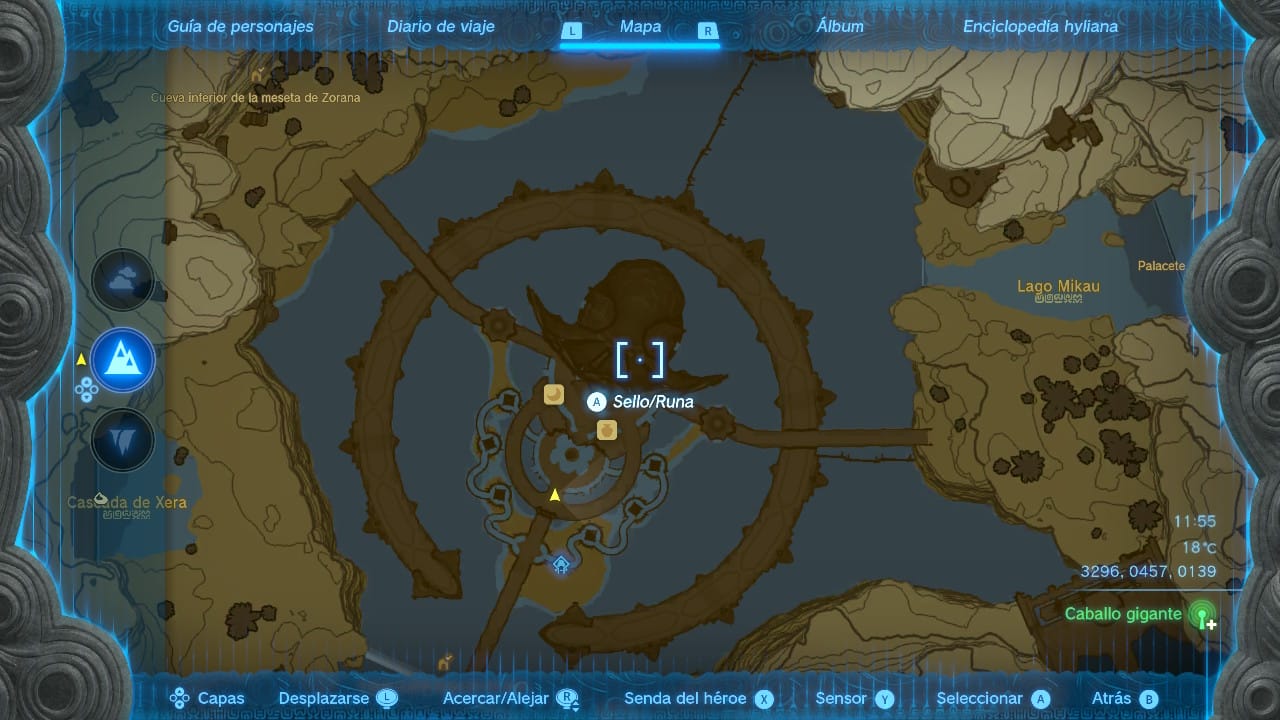
Task: Click the blue shrine marker on the map
Action: point(561,565)
